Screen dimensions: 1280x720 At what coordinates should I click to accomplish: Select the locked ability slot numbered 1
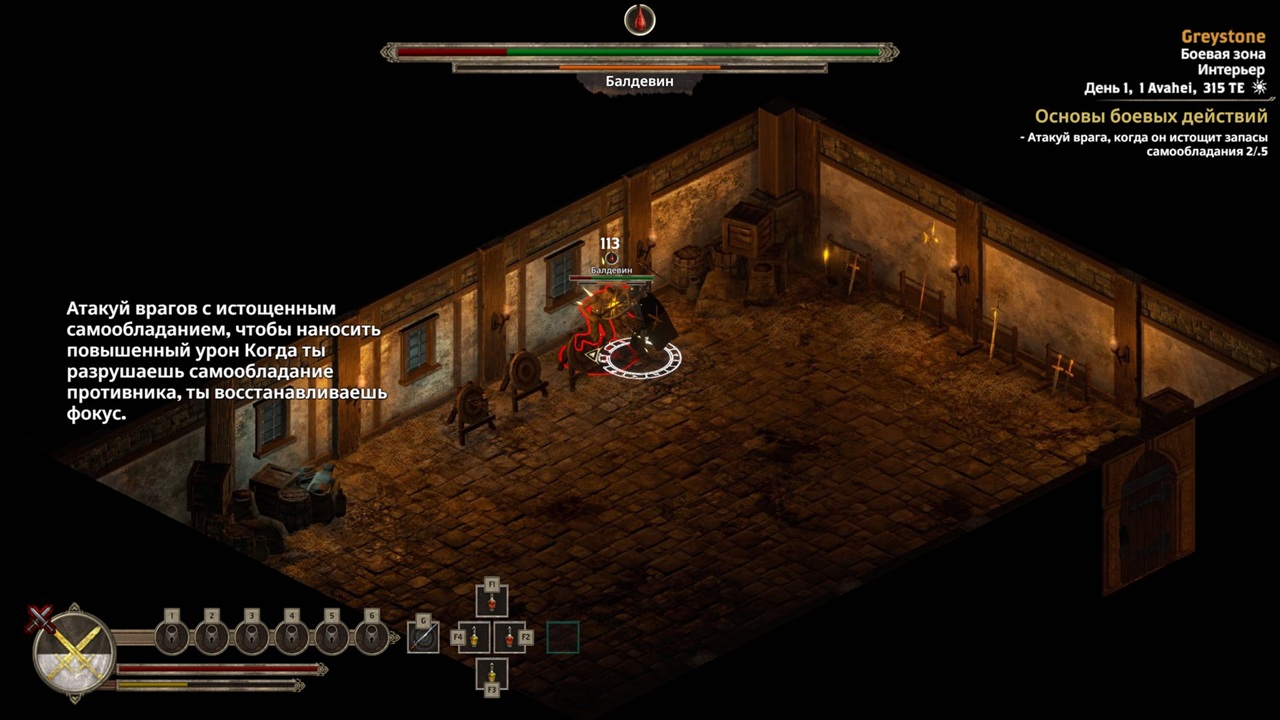172,636
